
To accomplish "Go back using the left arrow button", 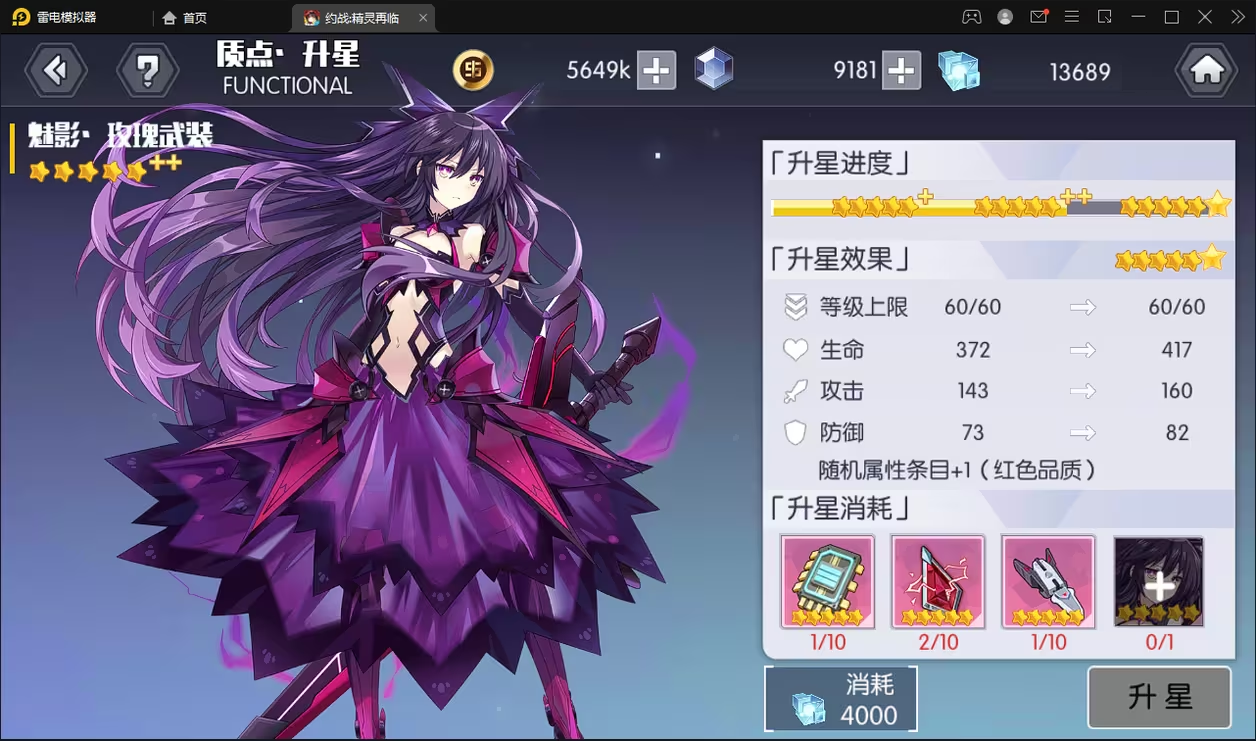I will point(56,70).
